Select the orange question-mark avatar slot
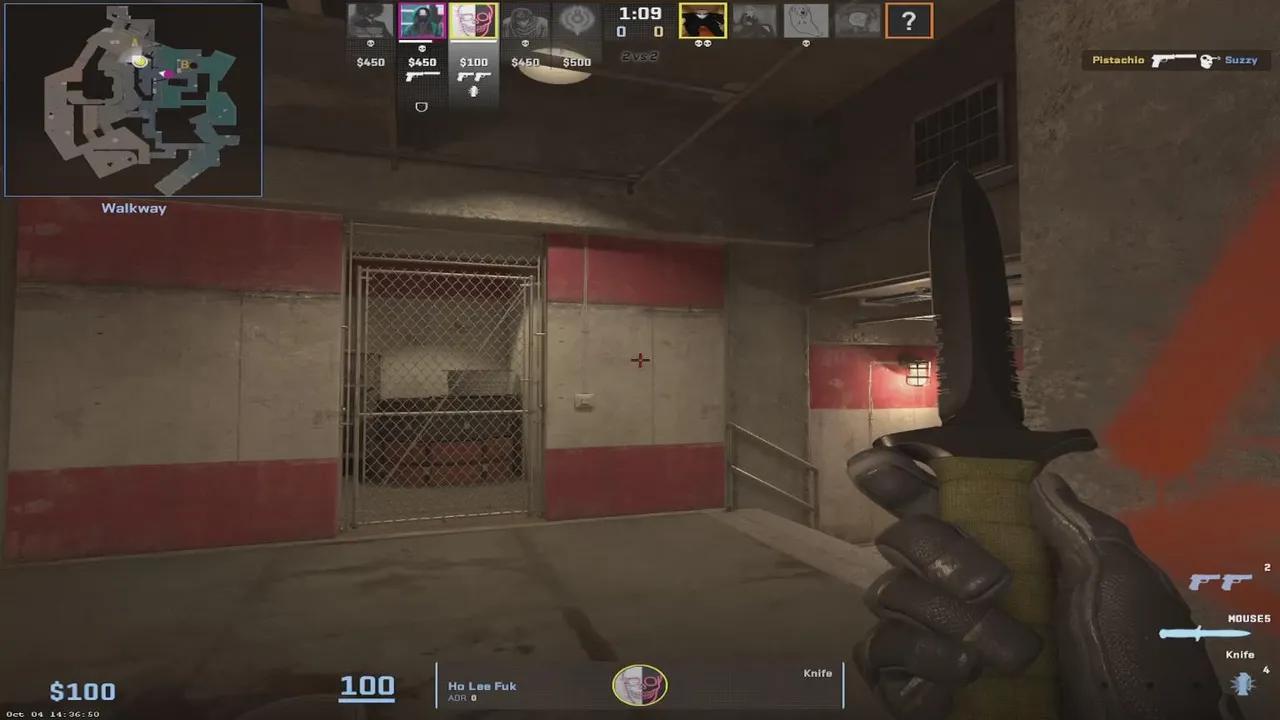This screenshot has height=720, width=1280. pyautogui.click(x=909, y=20)
